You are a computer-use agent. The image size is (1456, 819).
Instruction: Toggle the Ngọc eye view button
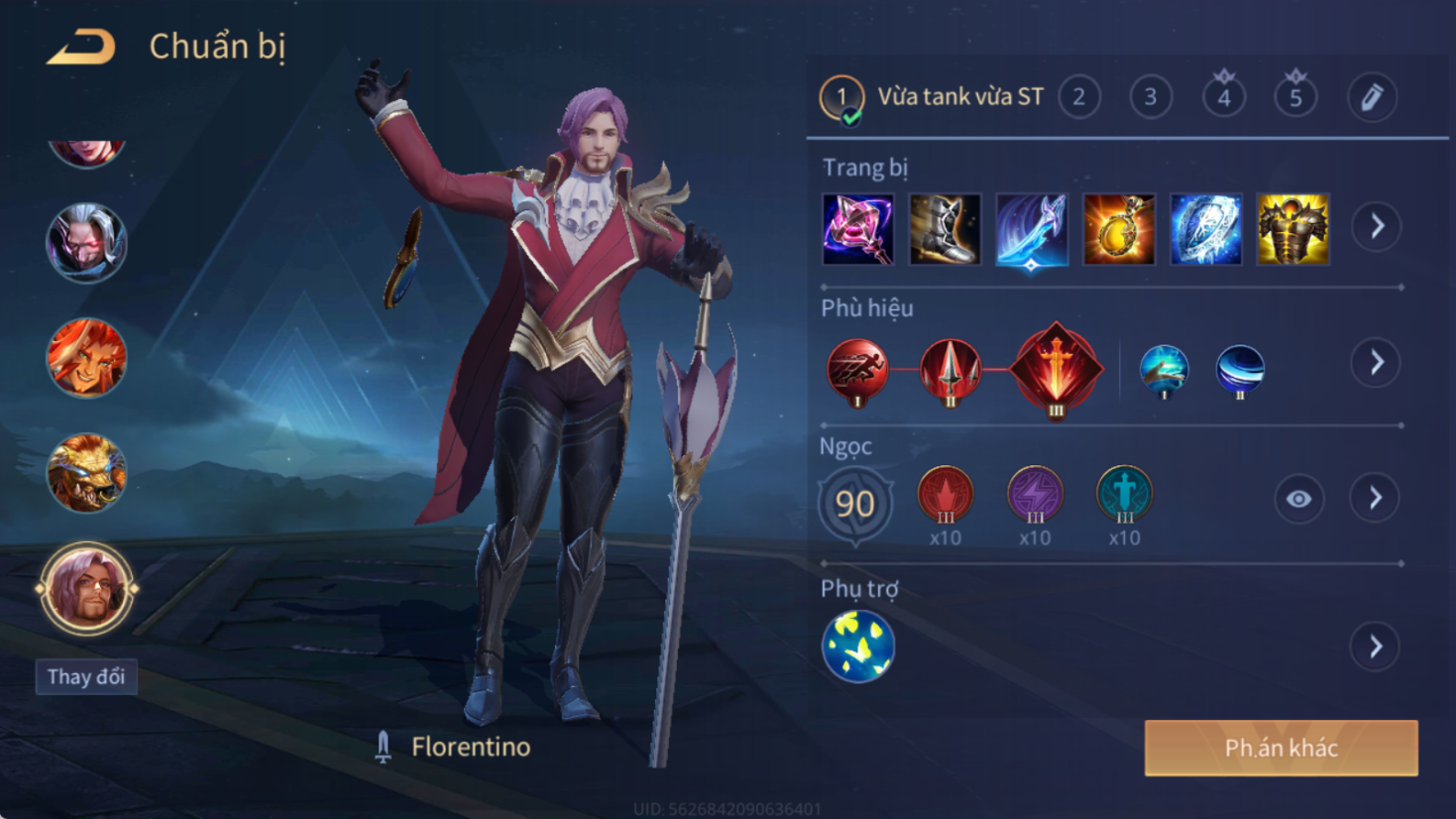(x=1298, y=499)
